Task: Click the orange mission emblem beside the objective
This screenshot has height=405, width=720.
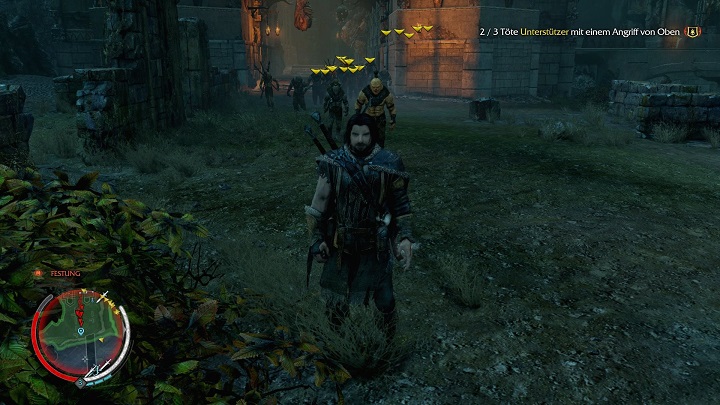Action: [692, 32]
